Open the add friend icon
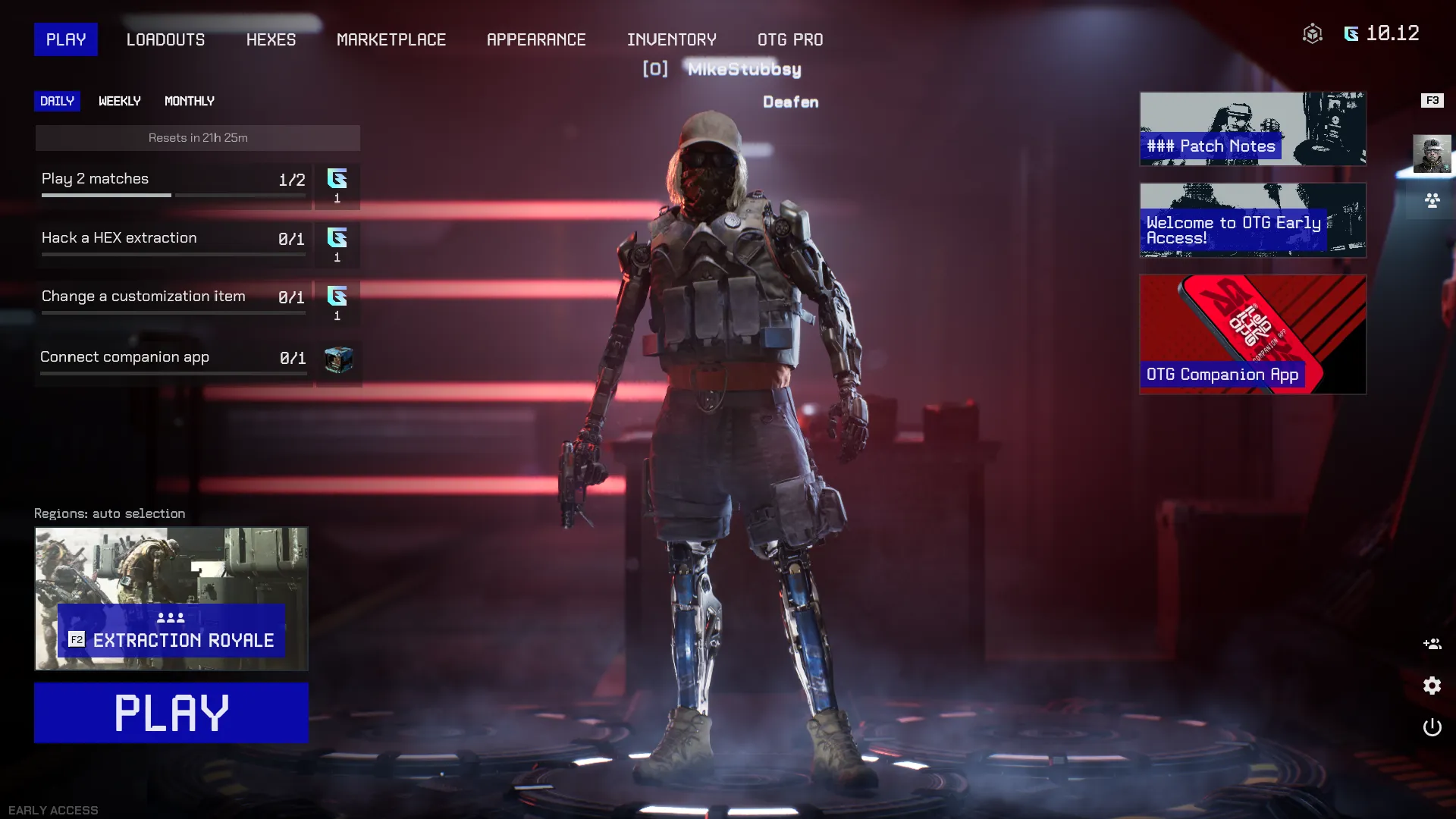Viewport: 1456px width, 819px height. pyautogui.click(x=1432, y=644)
